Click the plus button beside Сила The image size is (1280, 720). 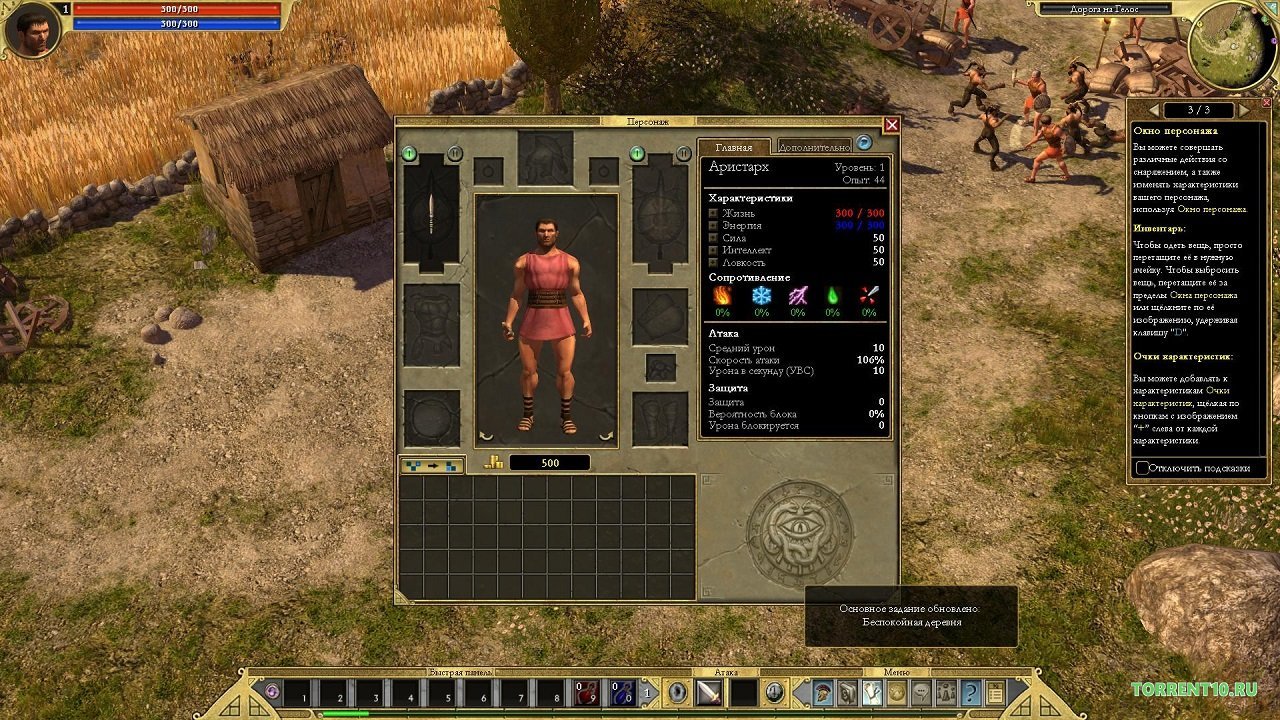712,238
